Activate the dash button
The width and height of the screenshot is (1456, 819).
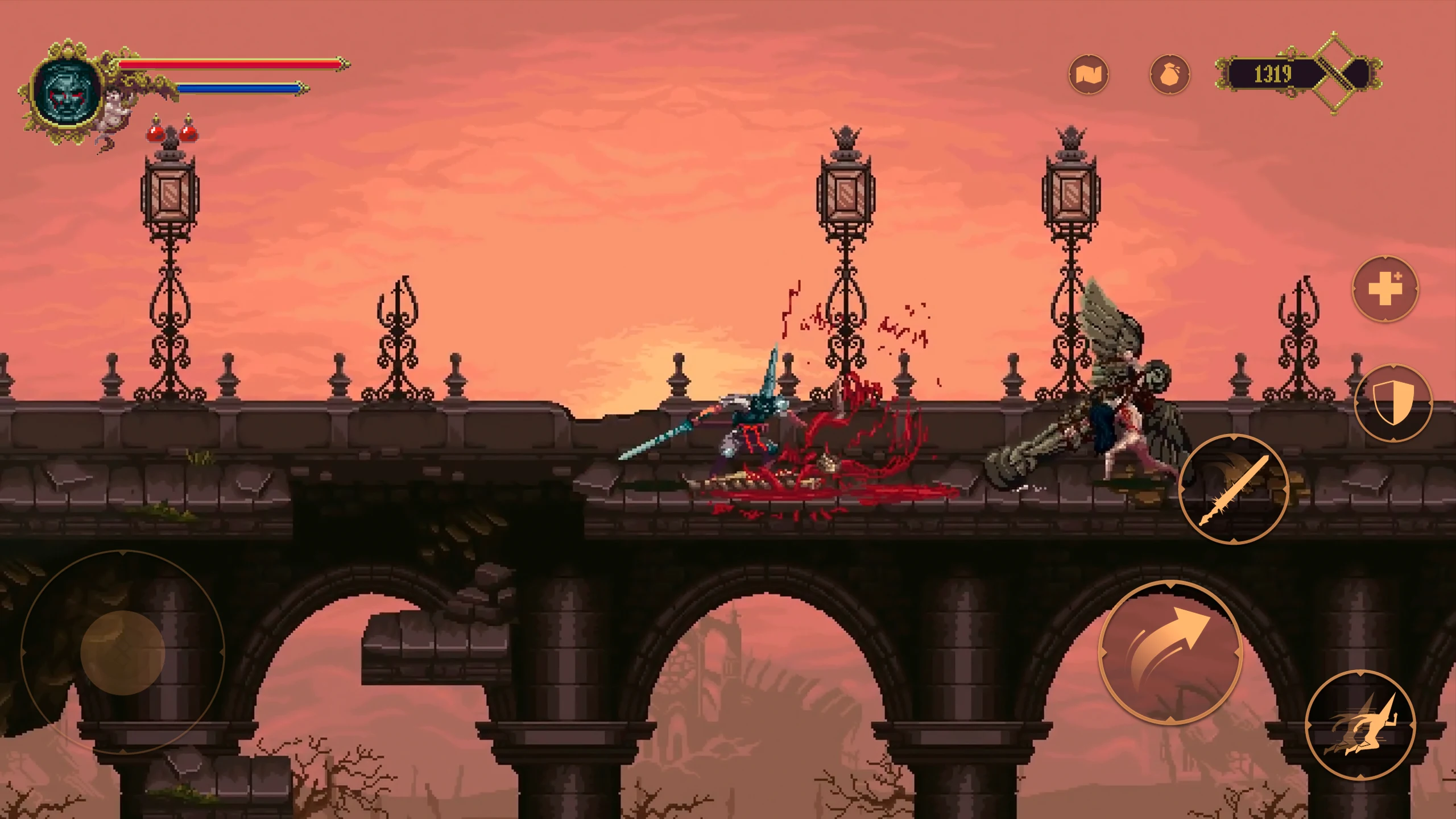(x=1359, y=725)
